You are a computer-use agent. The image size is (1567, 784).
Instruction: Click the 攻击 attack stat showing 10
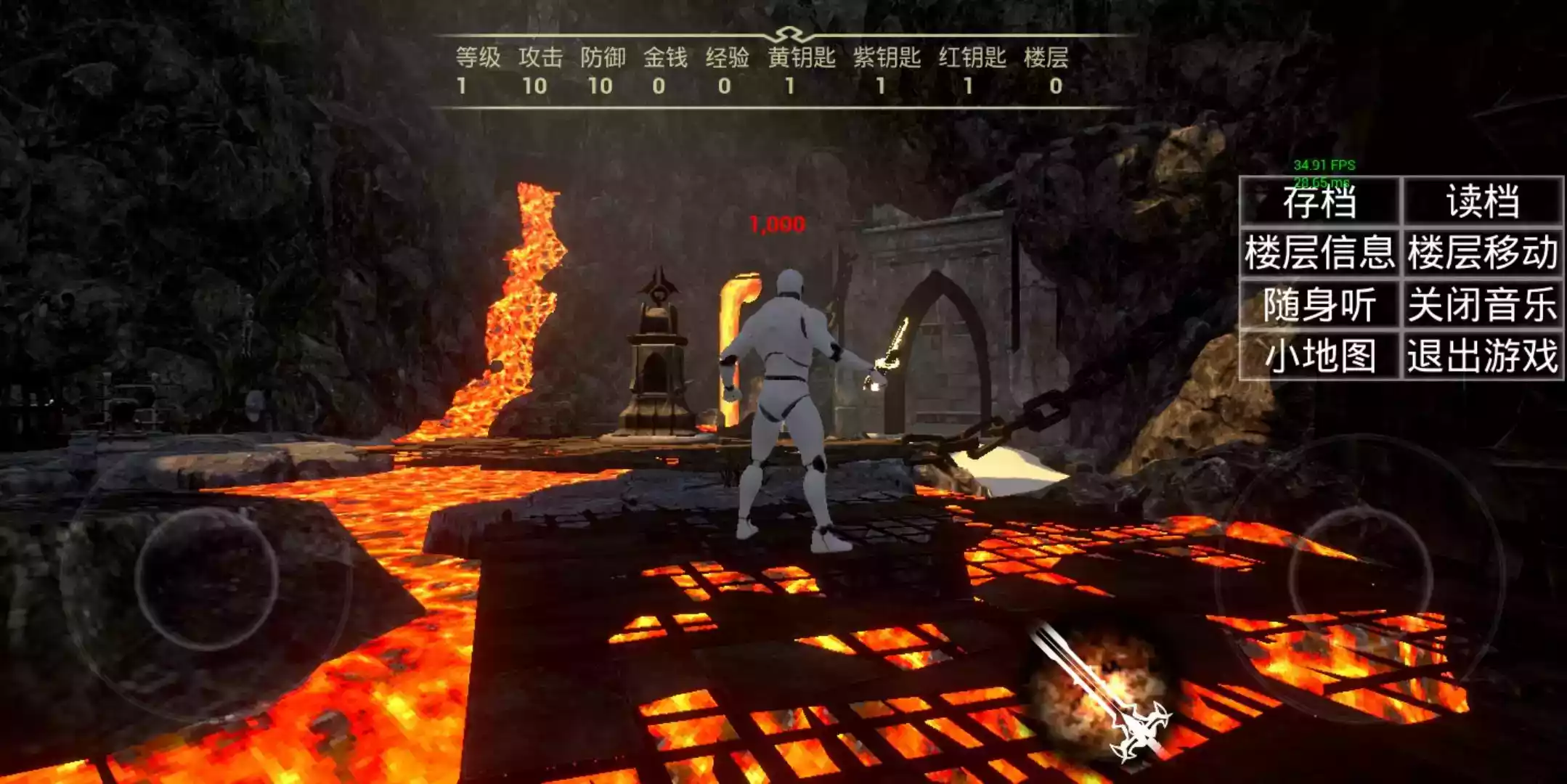(534, 87)
